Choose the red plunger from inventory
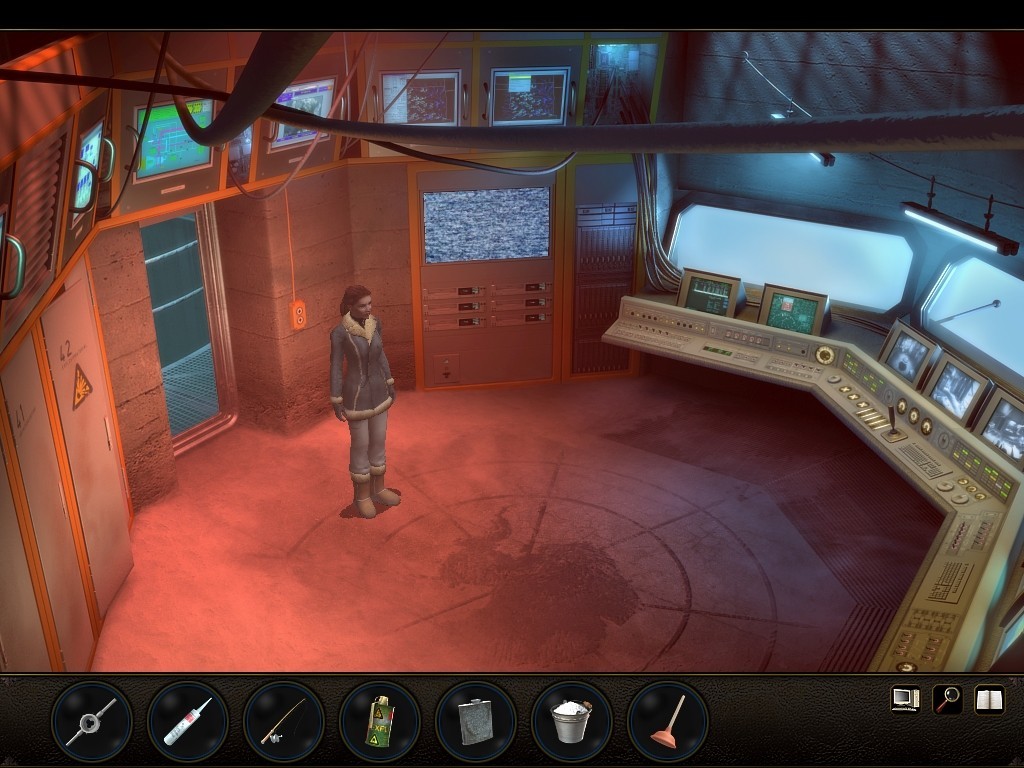 click(x=668, y=722)
